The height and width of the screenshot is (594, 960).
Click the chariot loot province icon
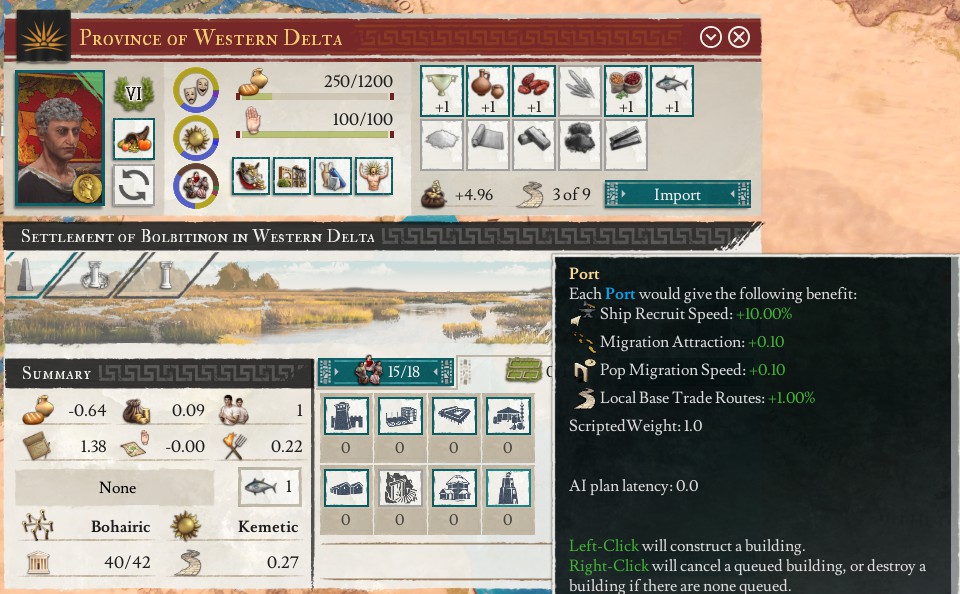251,176
